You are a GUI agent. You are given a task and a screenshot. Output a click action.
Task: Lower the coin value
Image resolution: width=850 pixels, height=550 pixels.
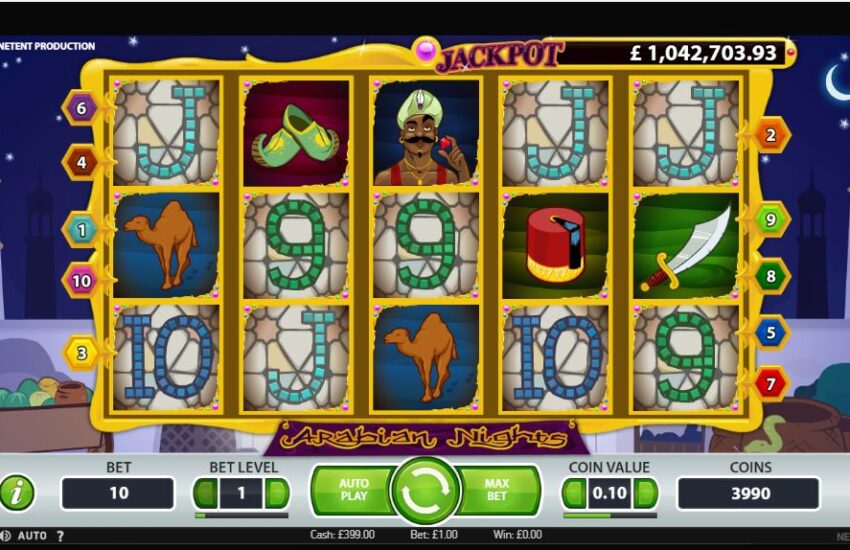point(573,493)
